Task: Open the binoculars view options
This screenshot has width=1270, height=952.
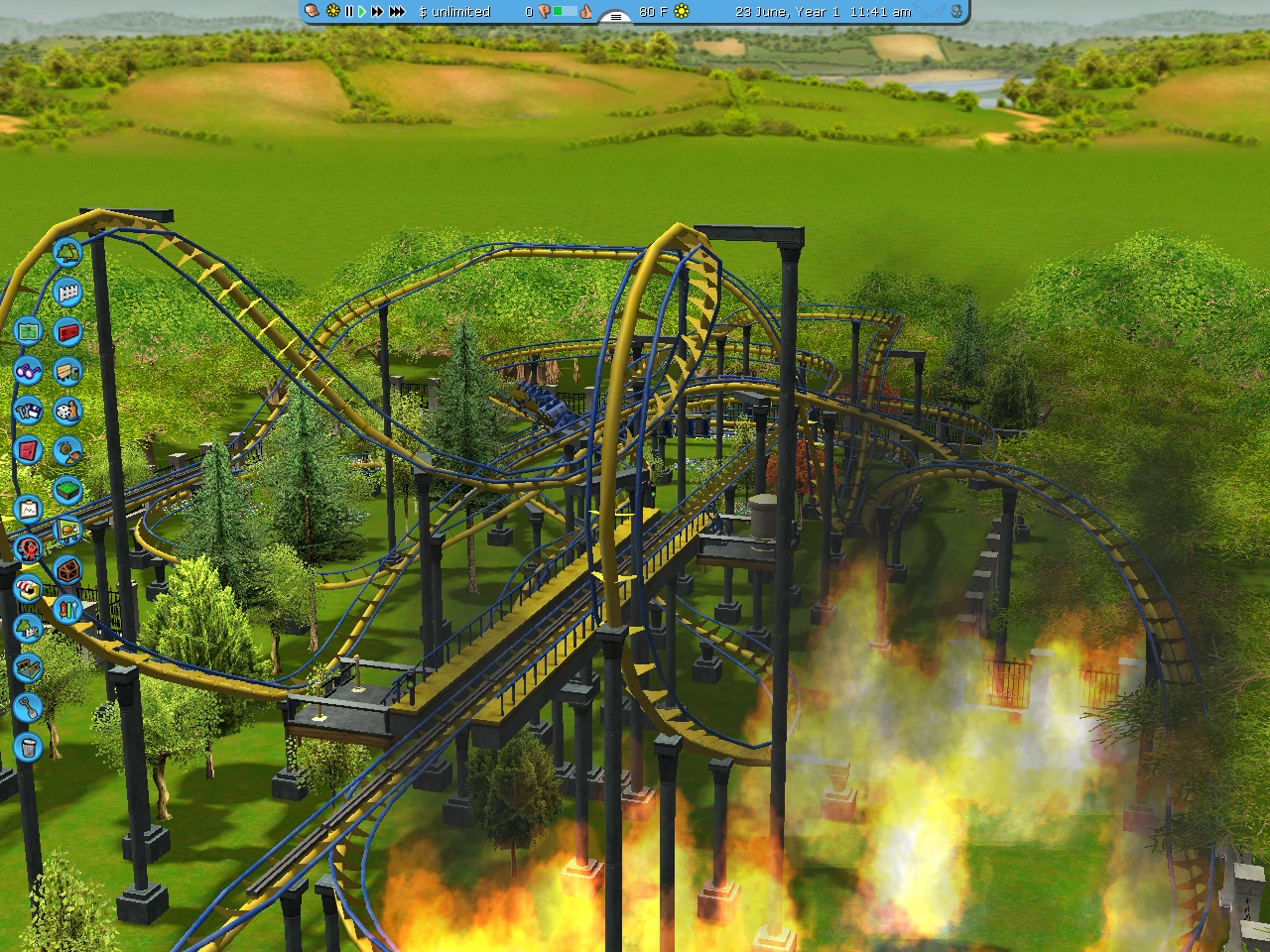Action: pos(28,370)
